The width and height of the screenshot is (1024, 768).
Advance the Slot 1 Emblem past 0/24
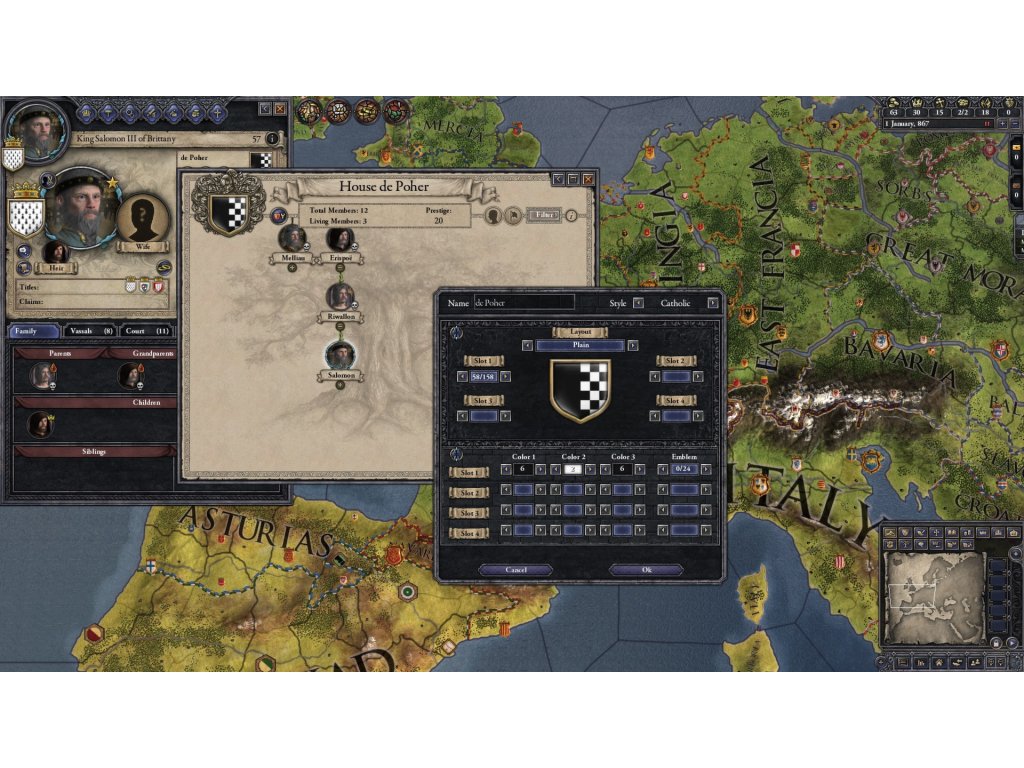[x=706, y=468]
